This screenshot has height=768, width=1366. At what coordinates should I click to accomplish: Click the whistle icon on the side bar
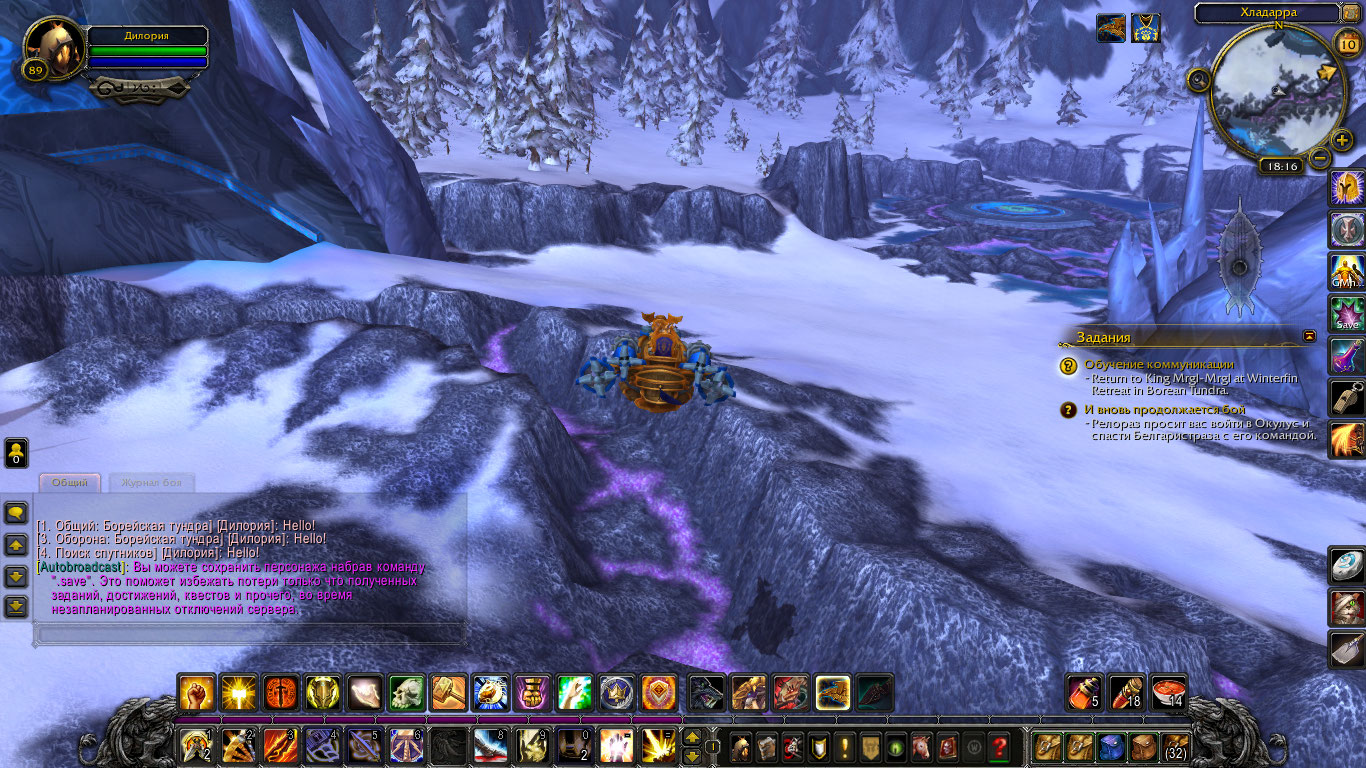click(x=1347, y=398)
